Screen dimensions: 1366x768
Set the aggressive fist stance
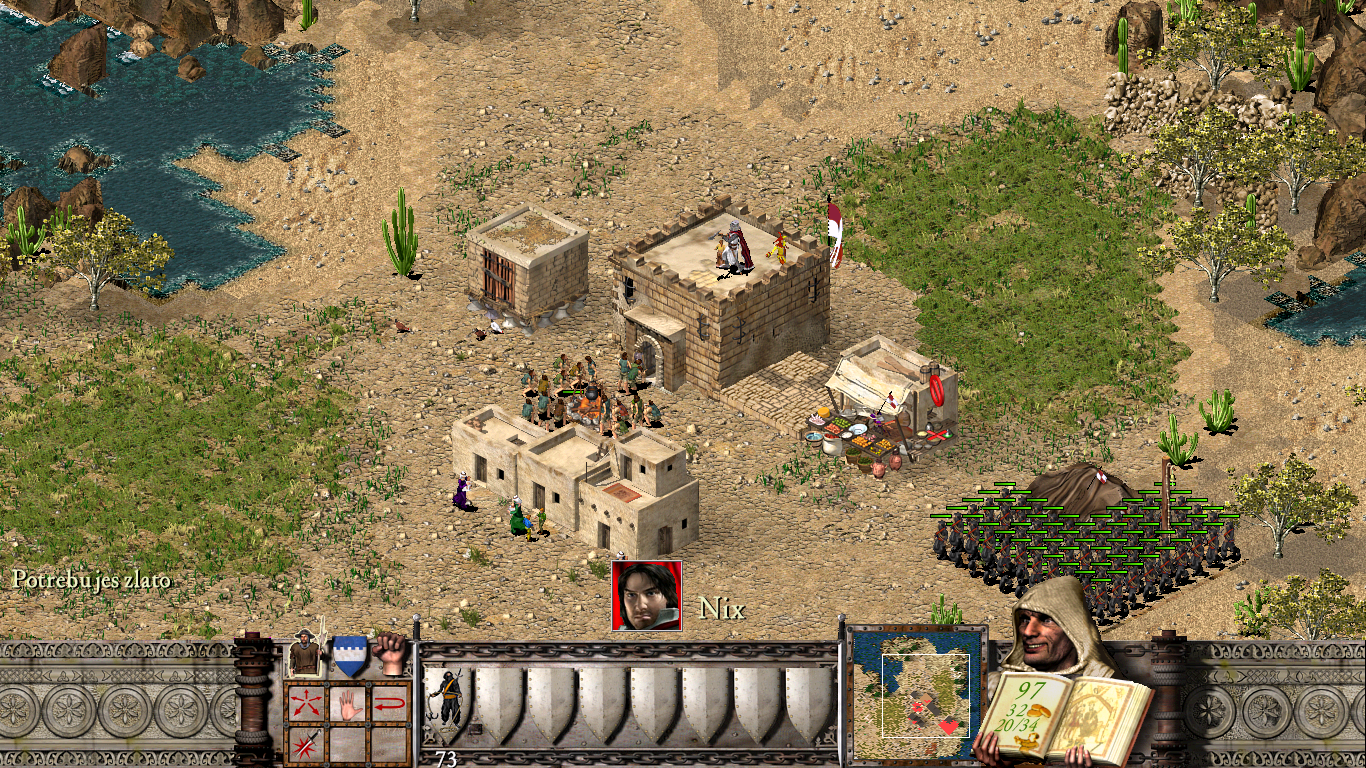pyautogui.click(x=391, y=654)
